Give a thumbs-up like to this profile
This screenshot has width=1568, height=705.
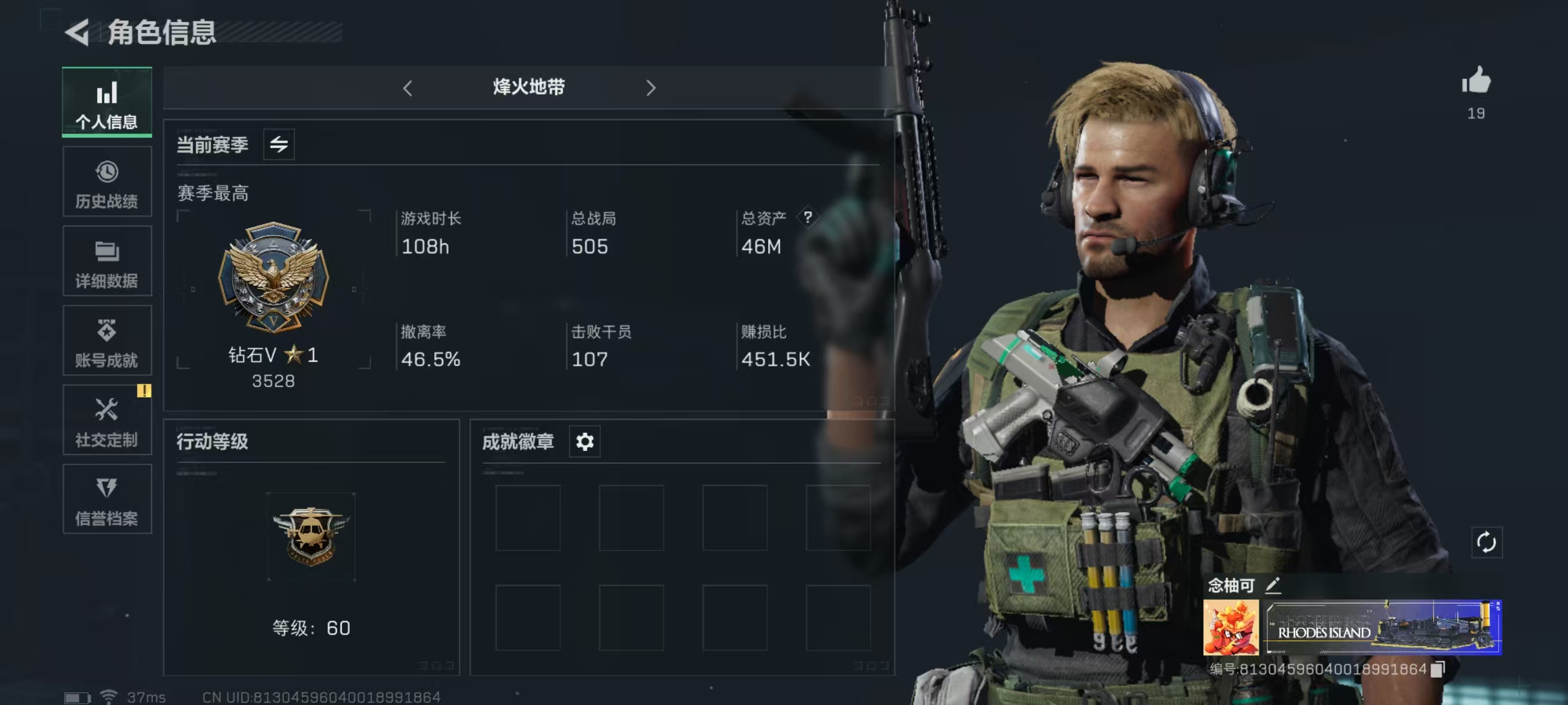[x=1475, y=81]
